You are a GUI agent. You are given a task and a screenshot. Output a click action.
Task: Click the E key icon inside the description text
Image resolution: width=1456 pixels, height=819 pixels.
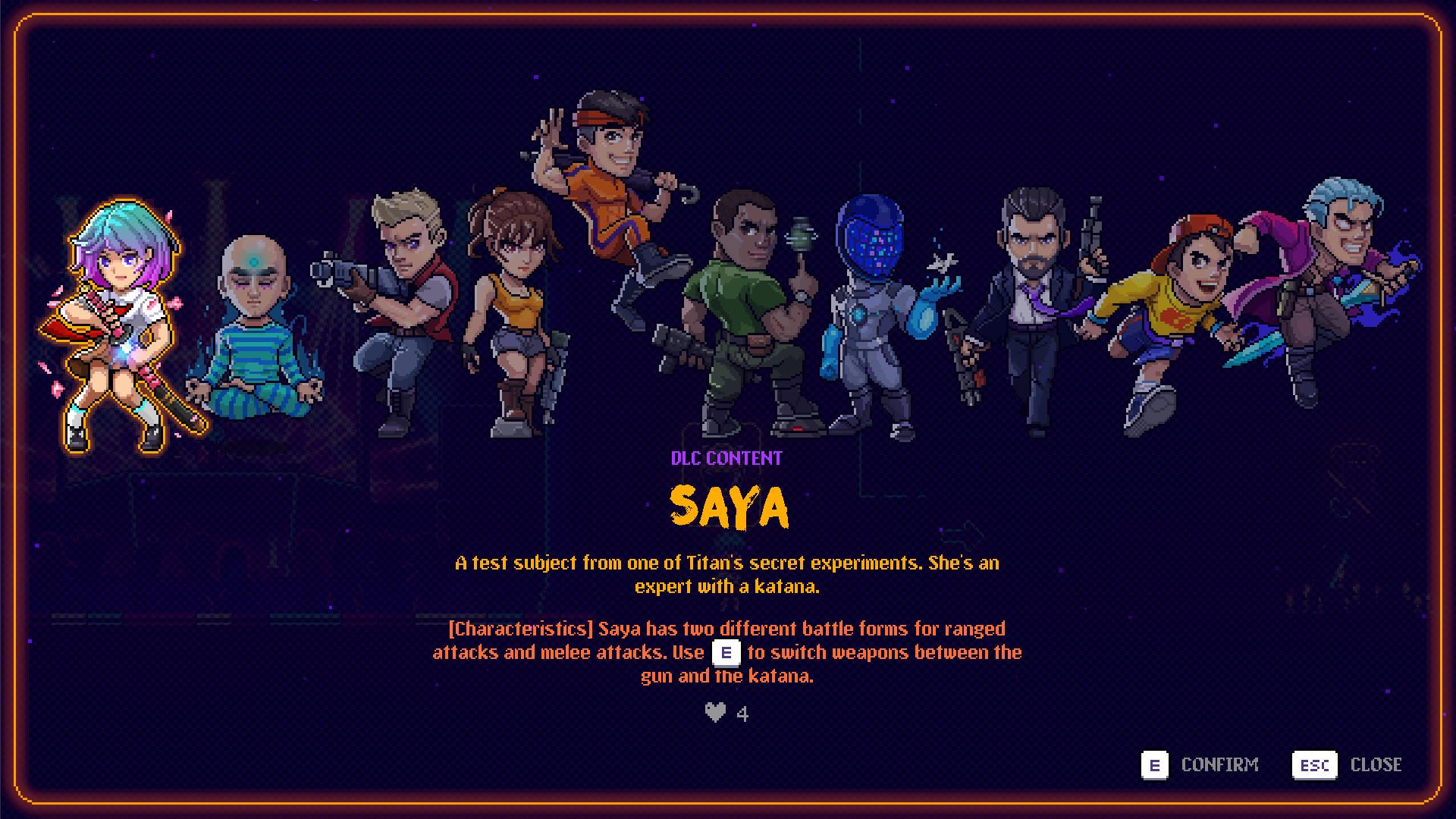726,652
